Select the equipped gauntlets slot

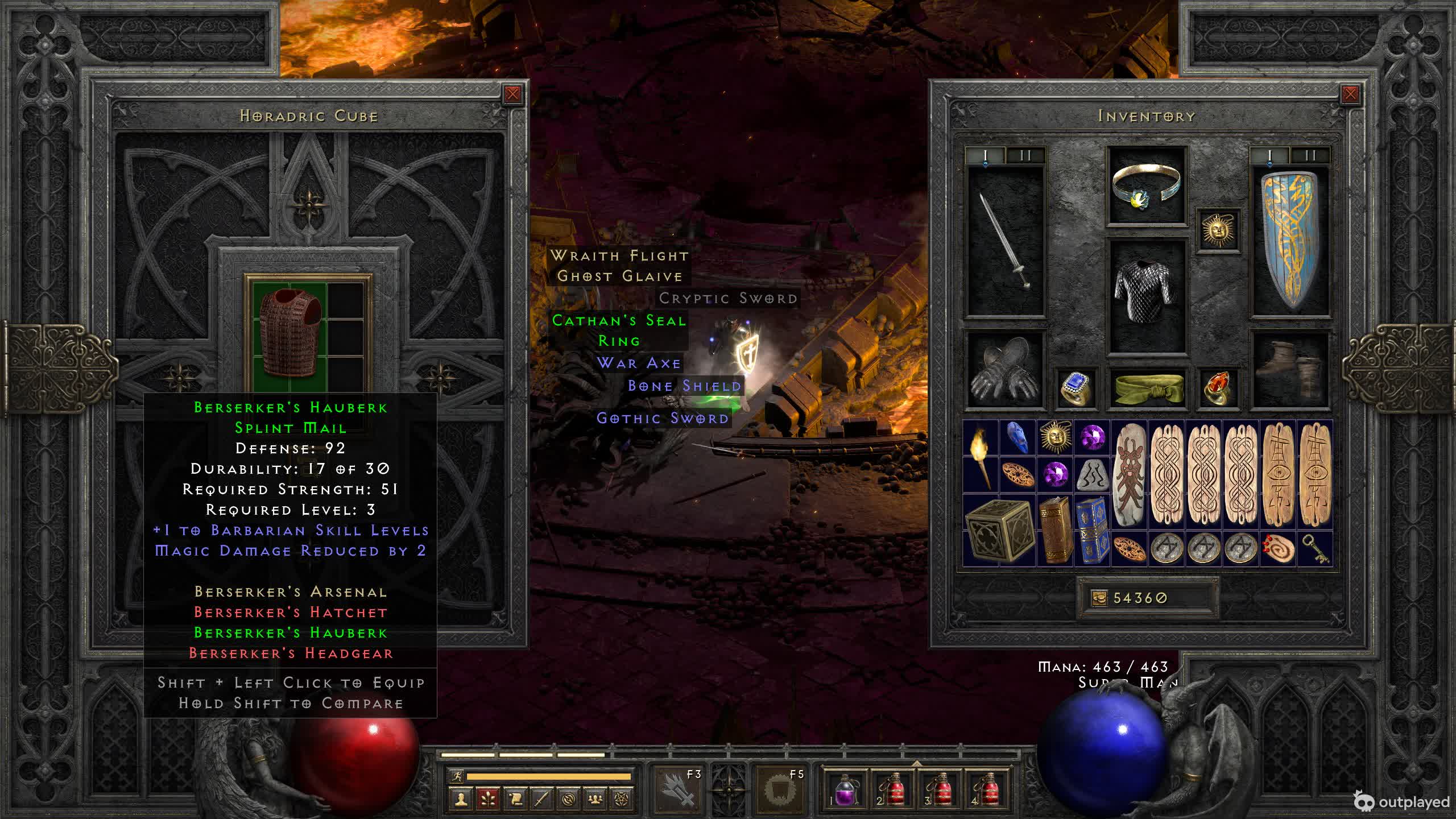[x=1005, y=370]
